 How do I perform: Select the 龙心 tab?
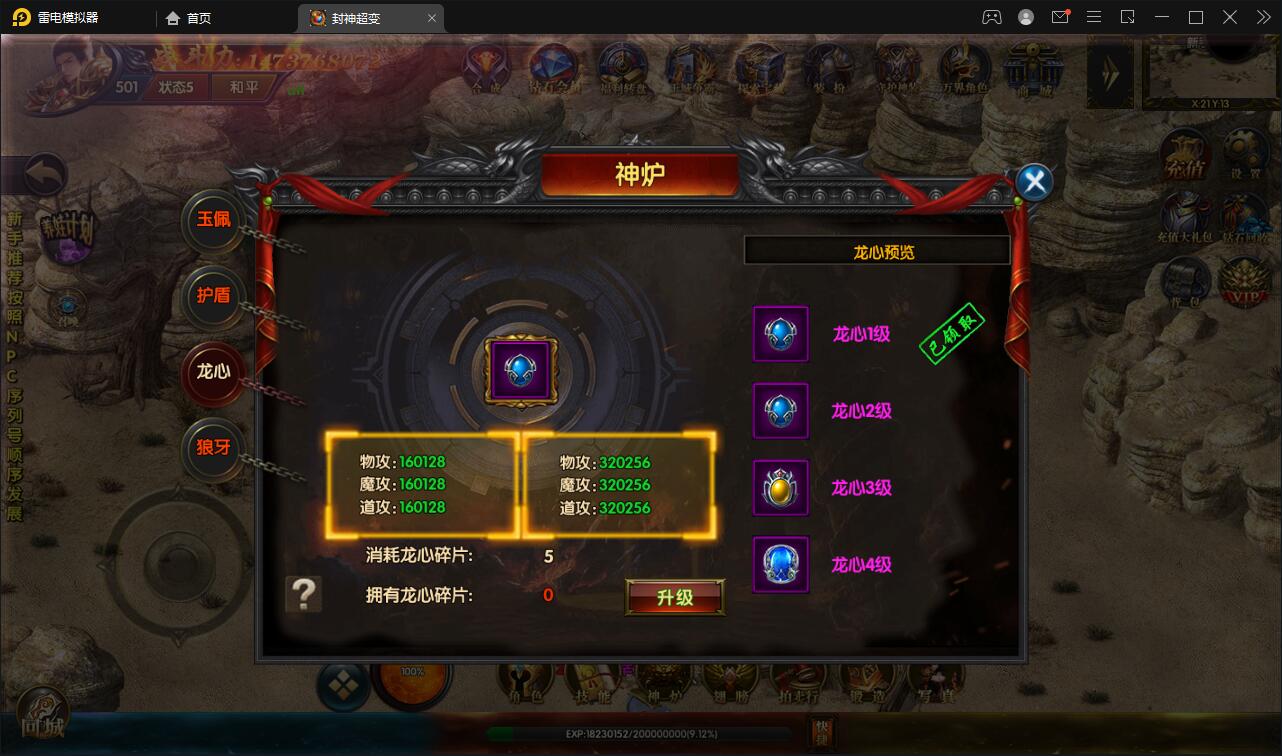point(213,372)
